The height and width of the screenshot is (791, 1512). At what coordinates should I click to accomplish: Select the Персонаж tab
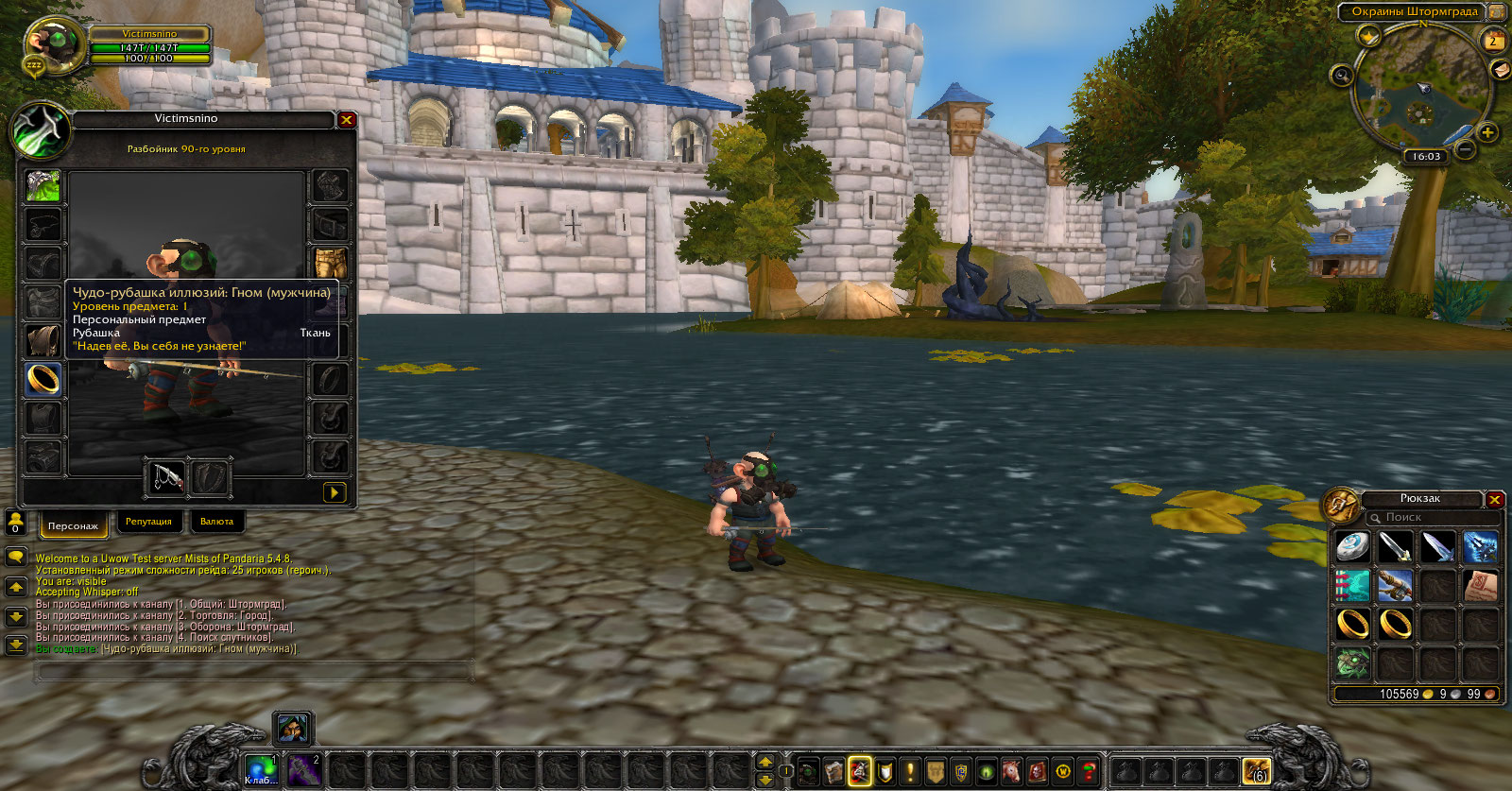[x=73, y=524]
